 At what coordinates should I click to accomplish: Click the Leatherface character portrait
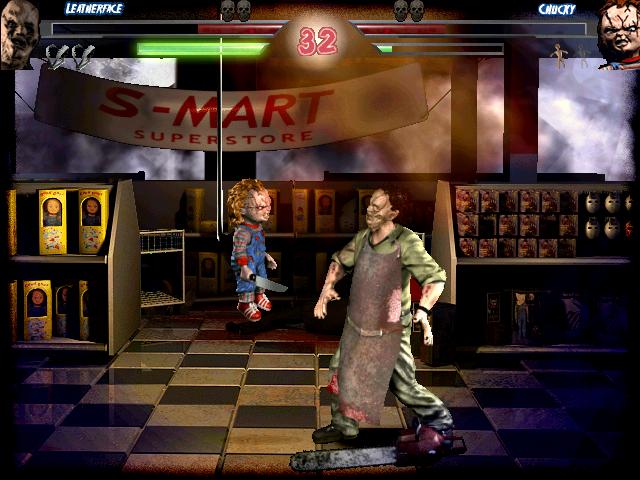tap(18, 38)
